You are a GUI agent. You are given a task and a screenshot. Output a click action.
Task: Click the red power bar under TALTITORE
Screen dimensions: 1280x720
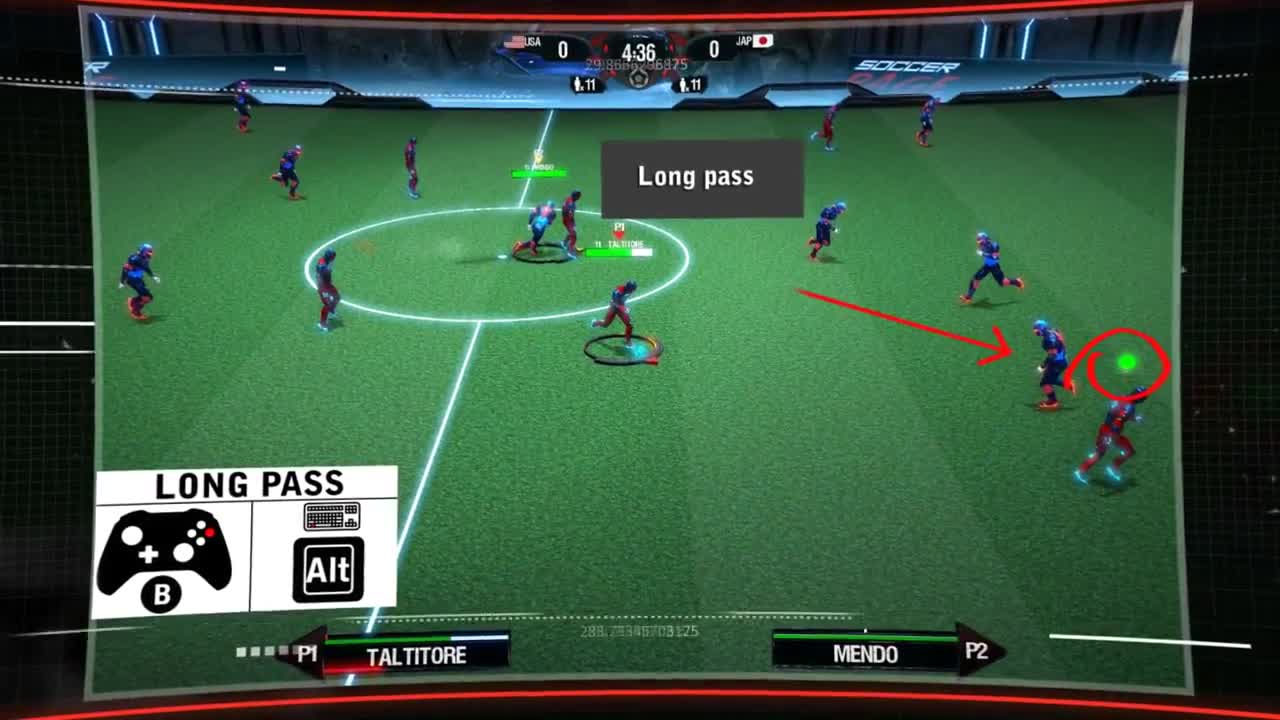(350, 667)
